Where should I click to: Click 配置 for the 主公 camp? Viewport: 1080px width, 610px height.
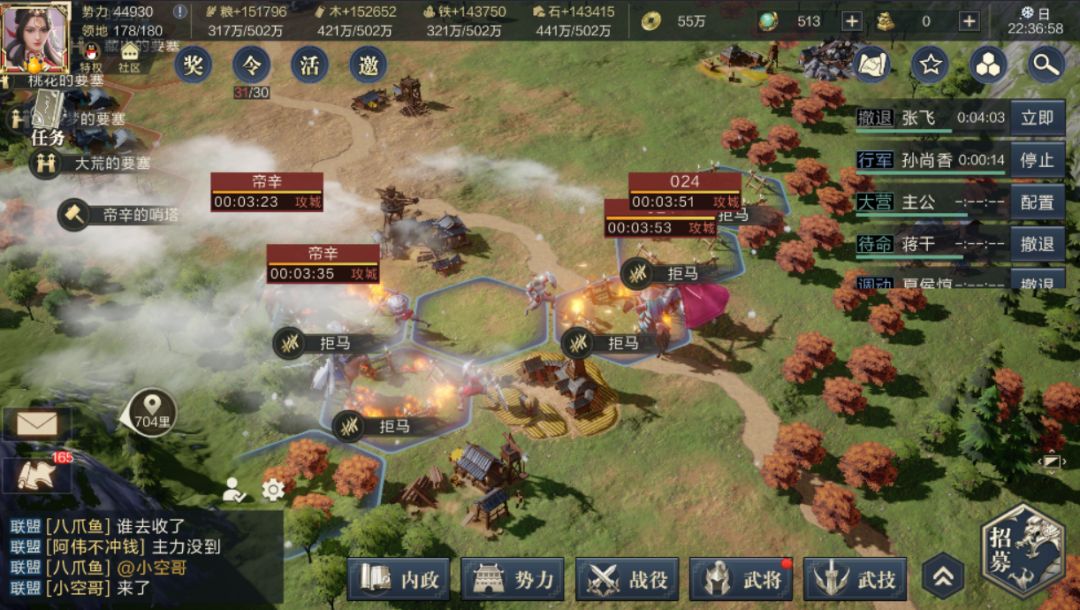tap(1037, 202)
